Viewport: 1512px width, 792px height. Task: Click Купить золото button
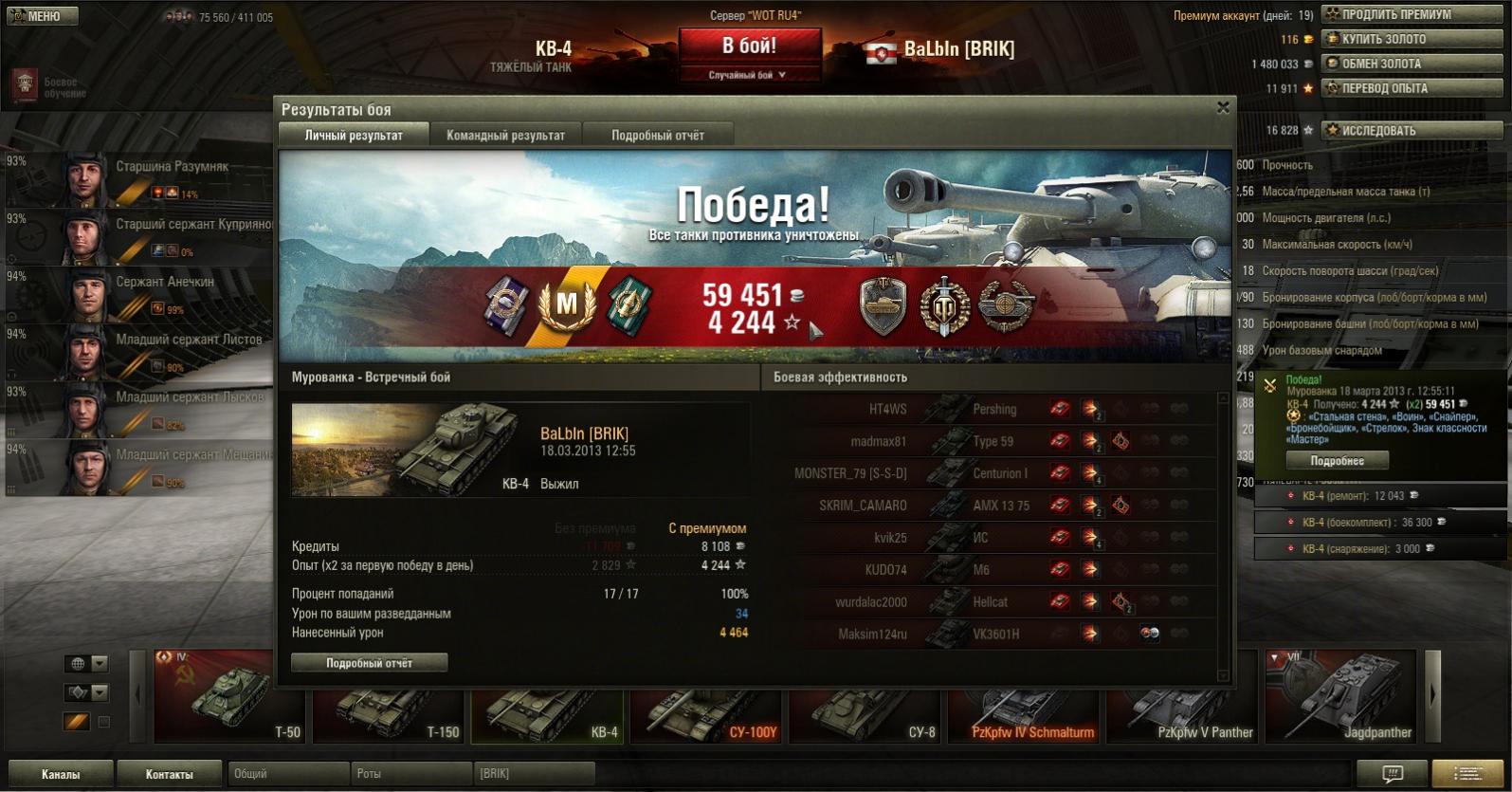click(1412, 39)
